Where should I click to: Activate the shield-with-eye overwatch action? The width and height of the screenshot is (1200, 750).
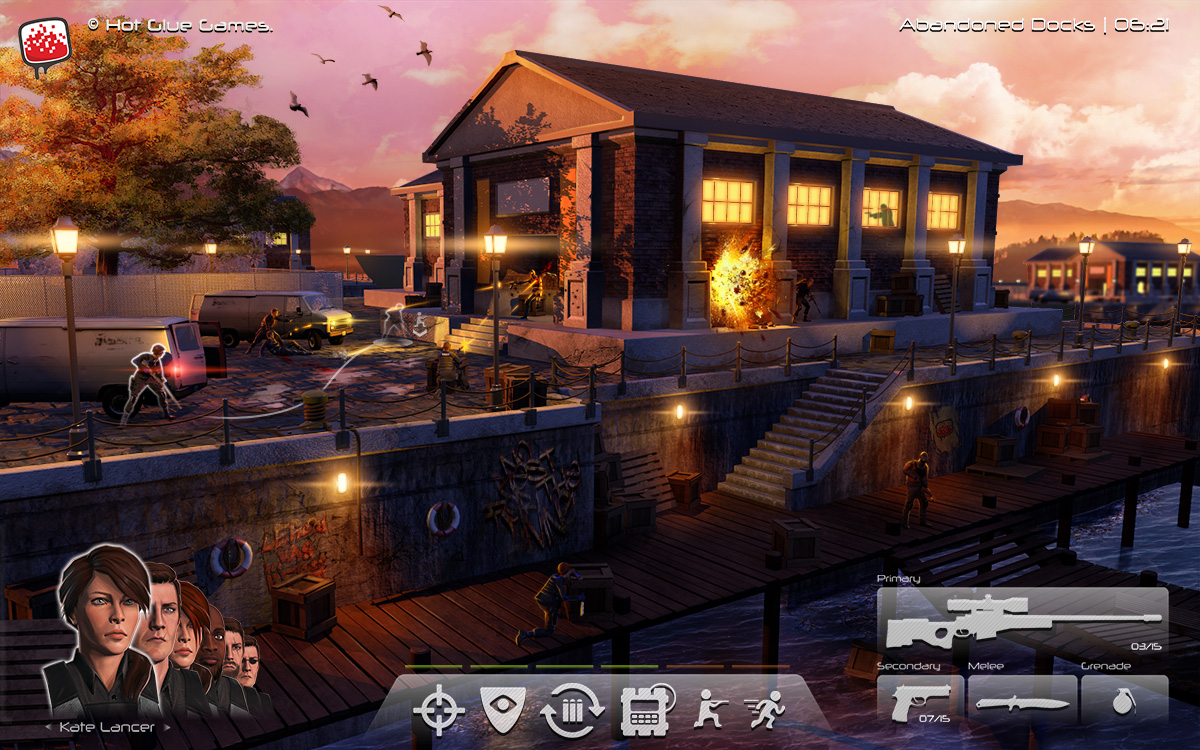point(503,708)
